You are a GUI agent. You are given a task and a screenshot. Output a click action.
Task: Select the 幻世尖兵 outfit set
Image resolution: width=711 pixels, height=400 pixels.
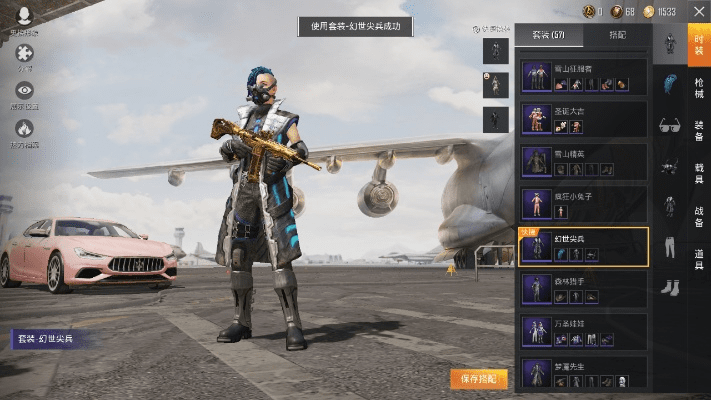coord(584,247)
